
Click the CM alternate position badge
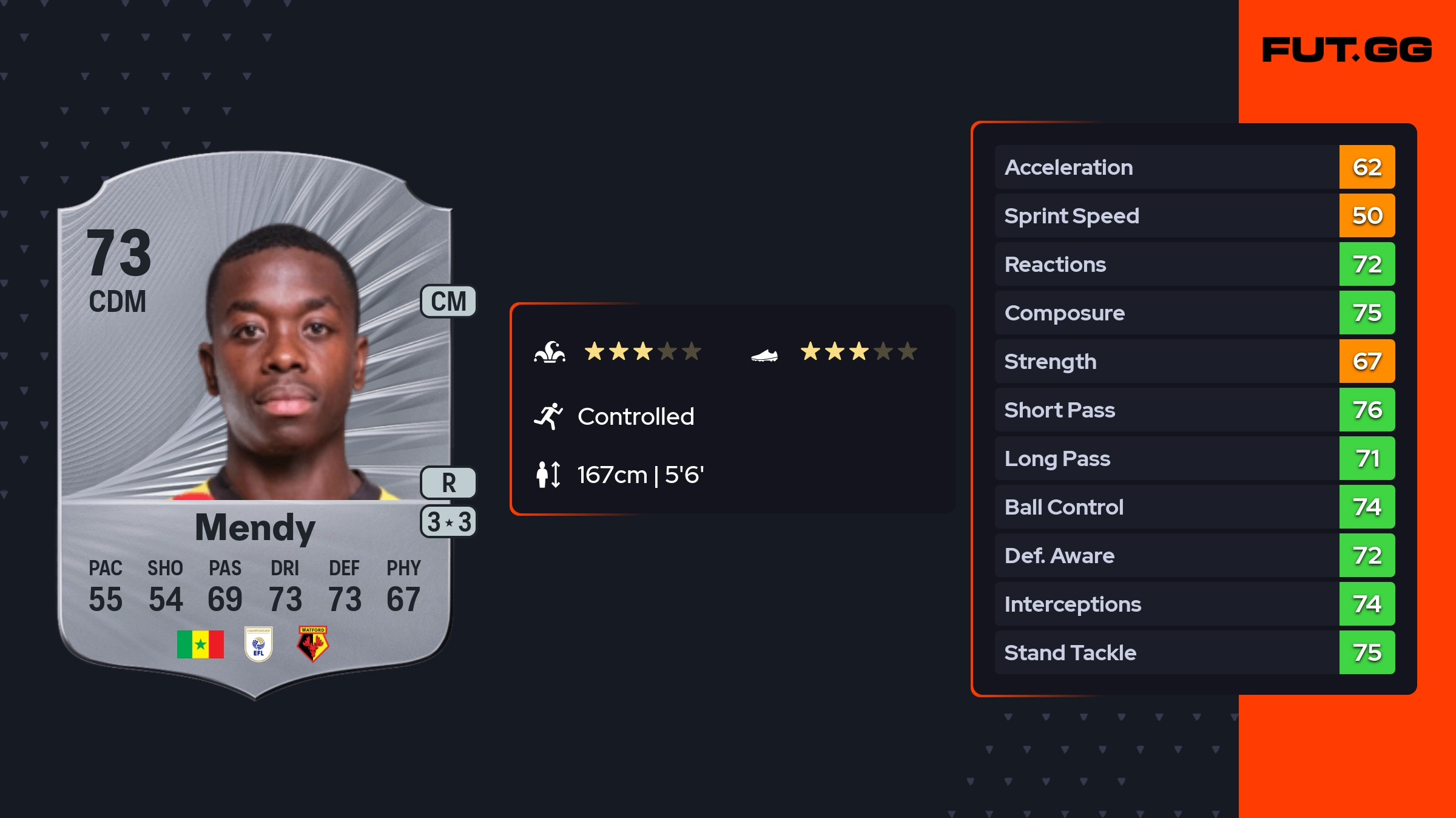pos(448,302)
